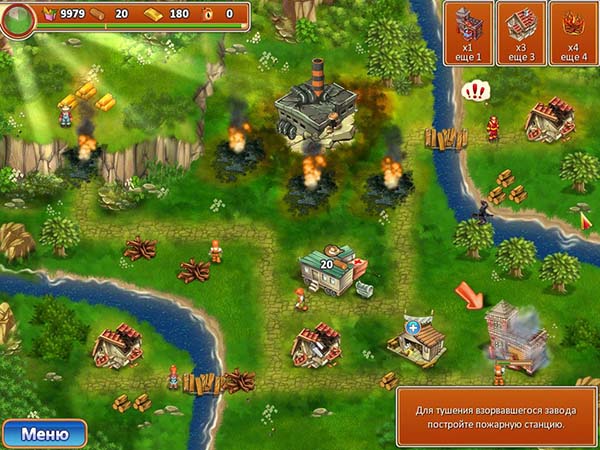Image resolution: width=600 pixels, height=450 pixels.
Task: Select the red-roof house objective tile
Action: pos(520,33)
